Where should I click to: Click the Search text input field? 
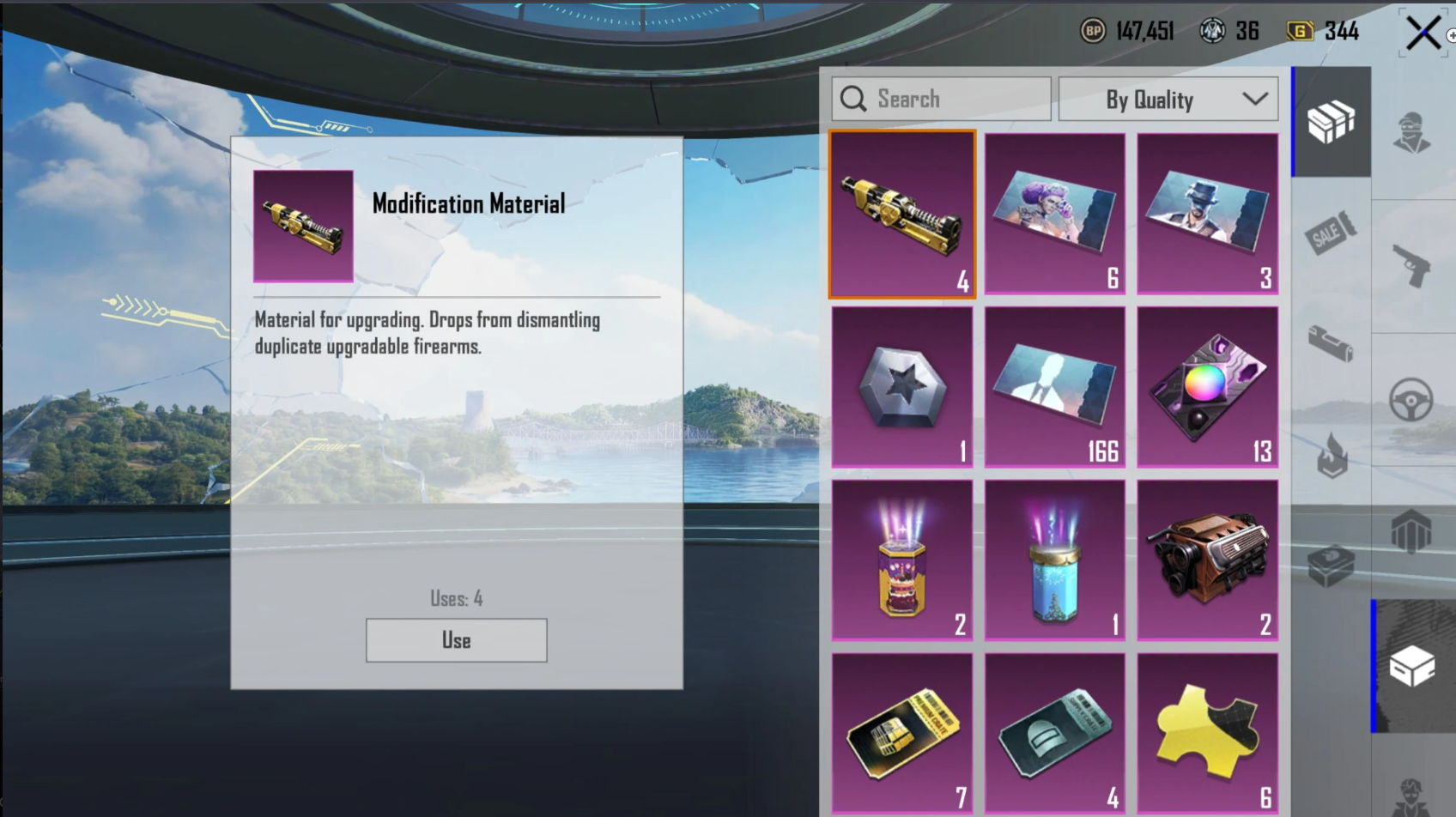coord(944,98)
